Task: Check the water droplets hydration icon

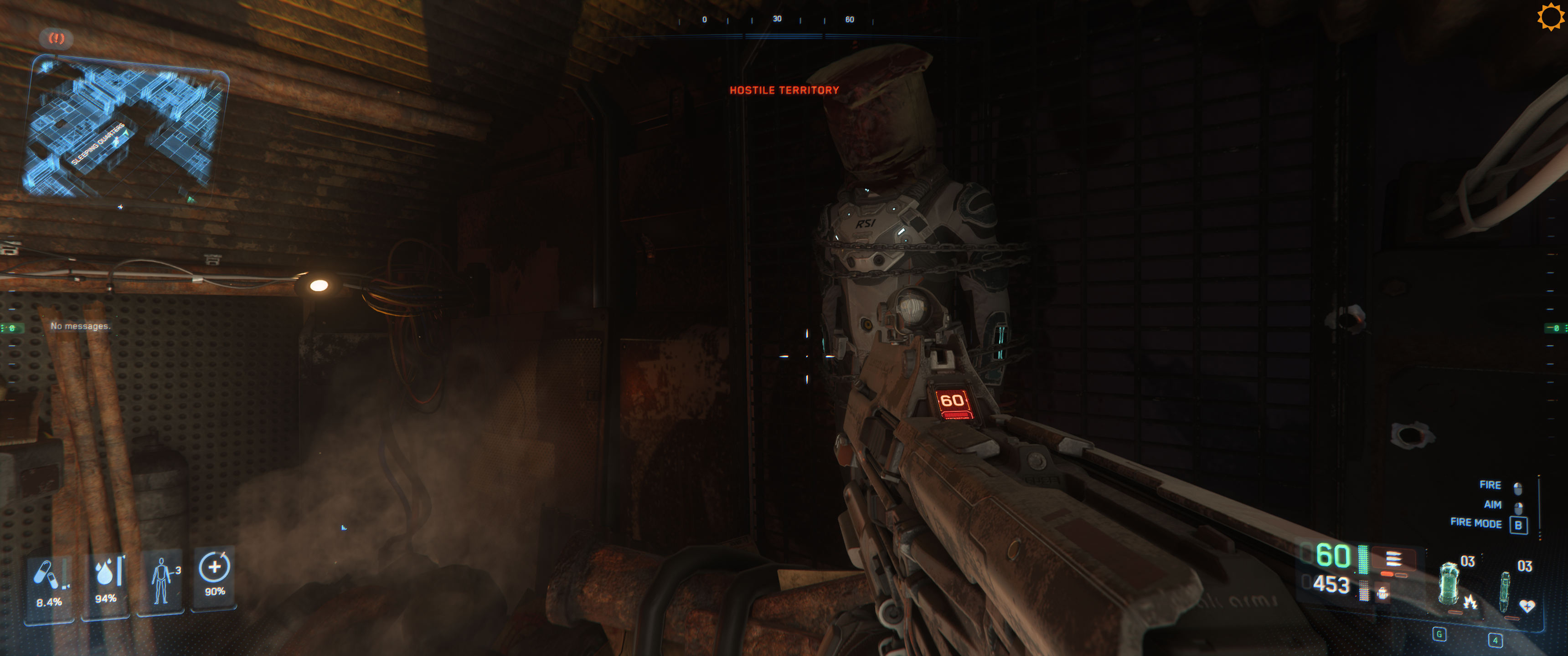Action: pos(107,572)
